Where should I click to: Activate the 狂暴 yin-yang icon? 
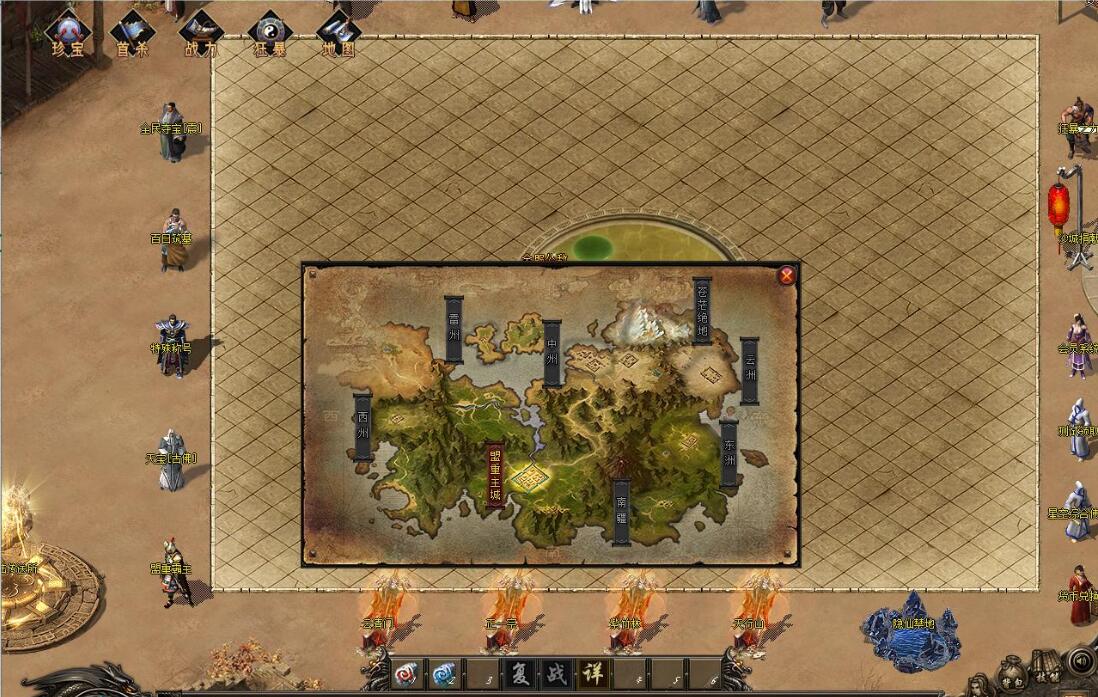coord(270,34)
